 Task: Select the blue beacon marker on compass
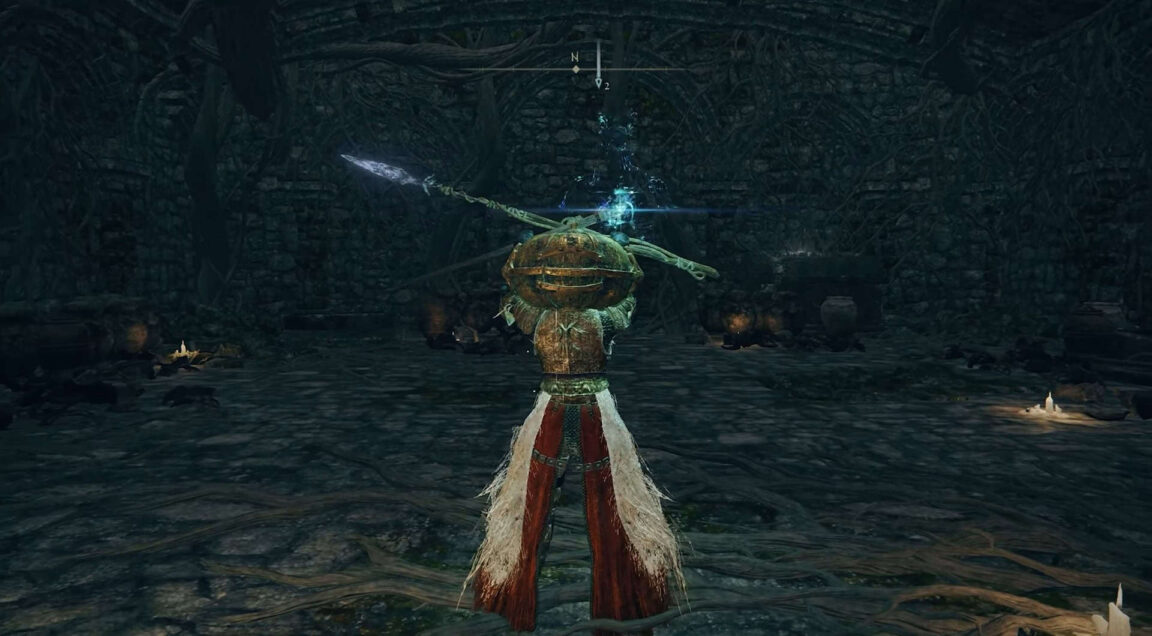598,68
